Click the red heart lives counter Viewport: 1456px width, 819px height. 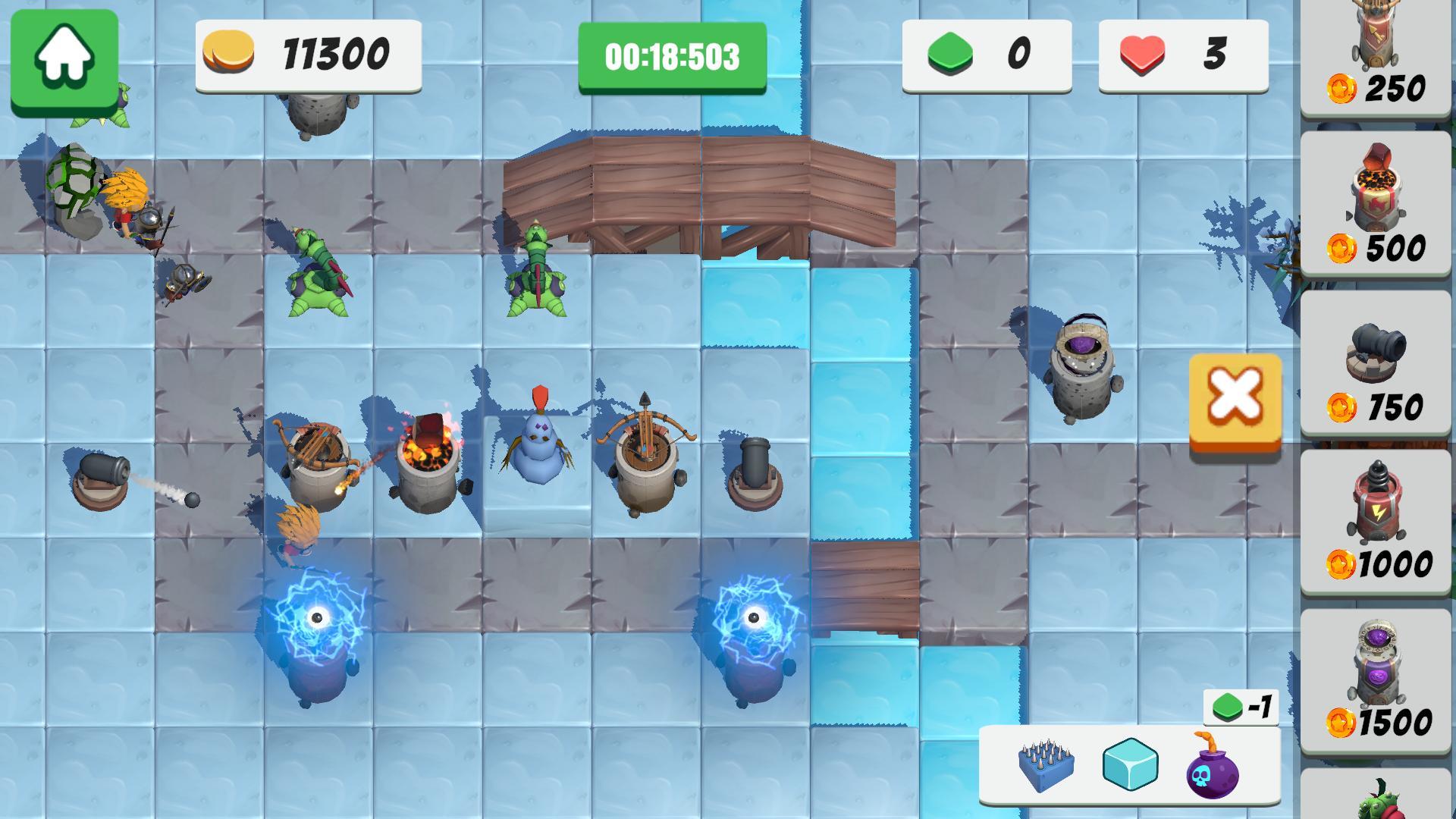click(x=1183, y=55)
